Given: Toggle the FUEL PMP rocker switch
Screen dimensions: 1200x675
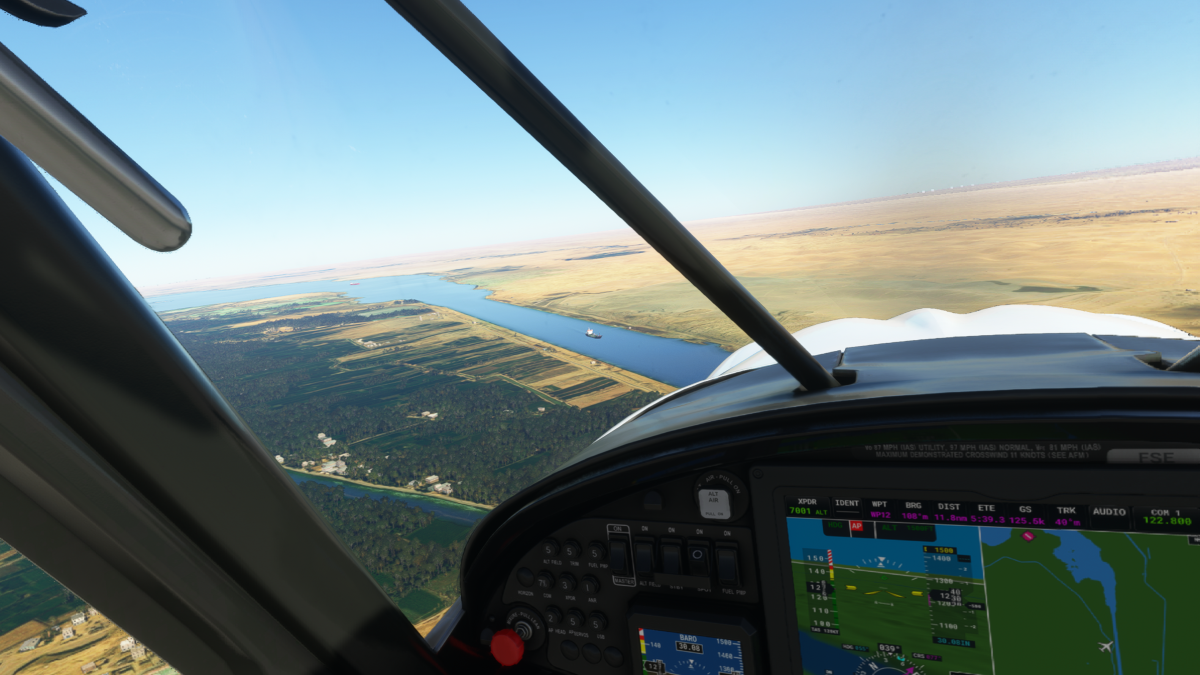Looking at the screenshot, I should point(727,565).
